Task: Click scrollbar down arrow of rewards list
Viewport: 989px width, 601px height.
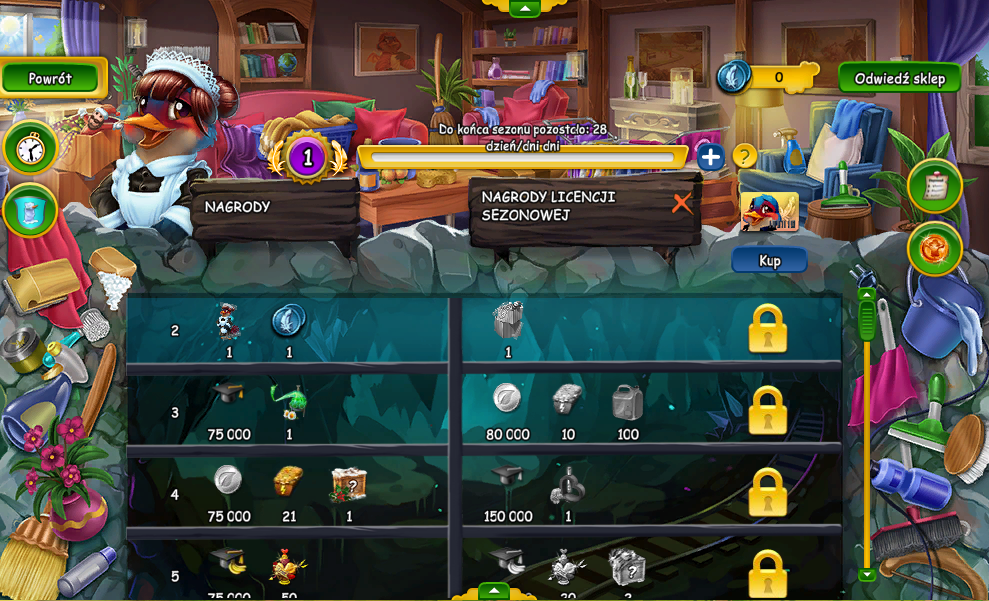Action: [867, 574]
